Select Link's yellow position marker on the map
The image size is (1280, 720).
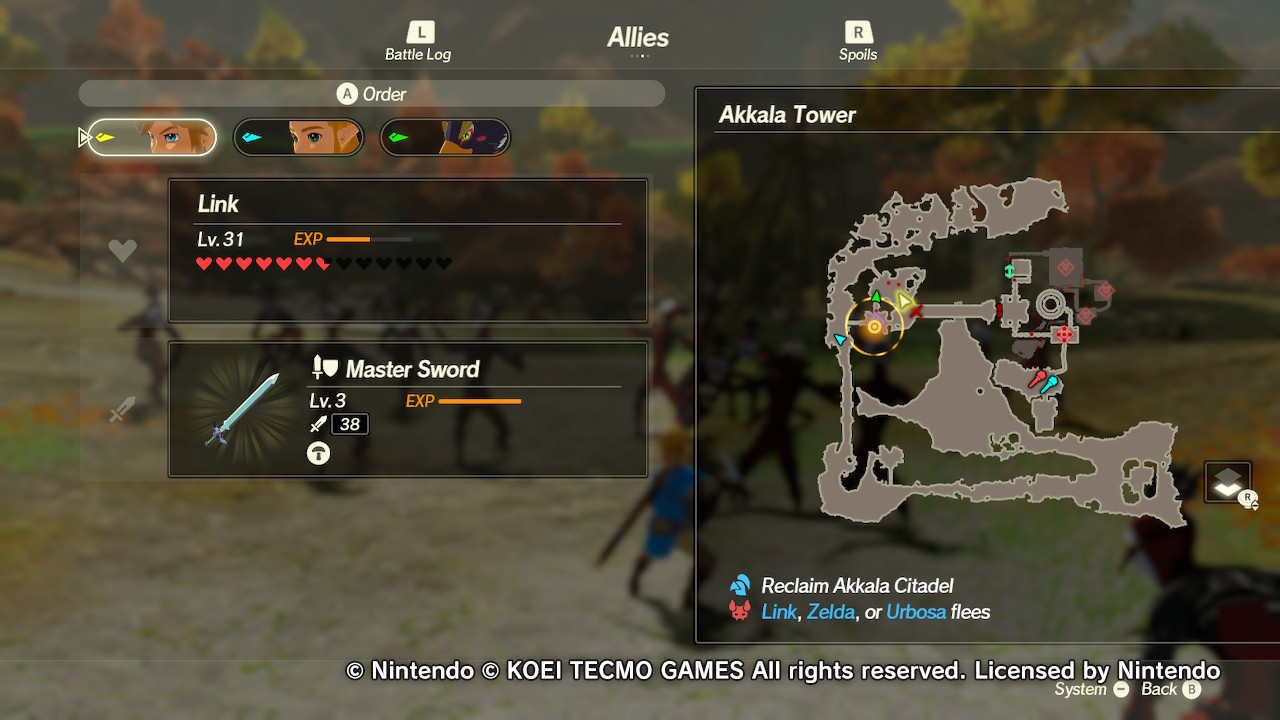click(x=903, y=300)
